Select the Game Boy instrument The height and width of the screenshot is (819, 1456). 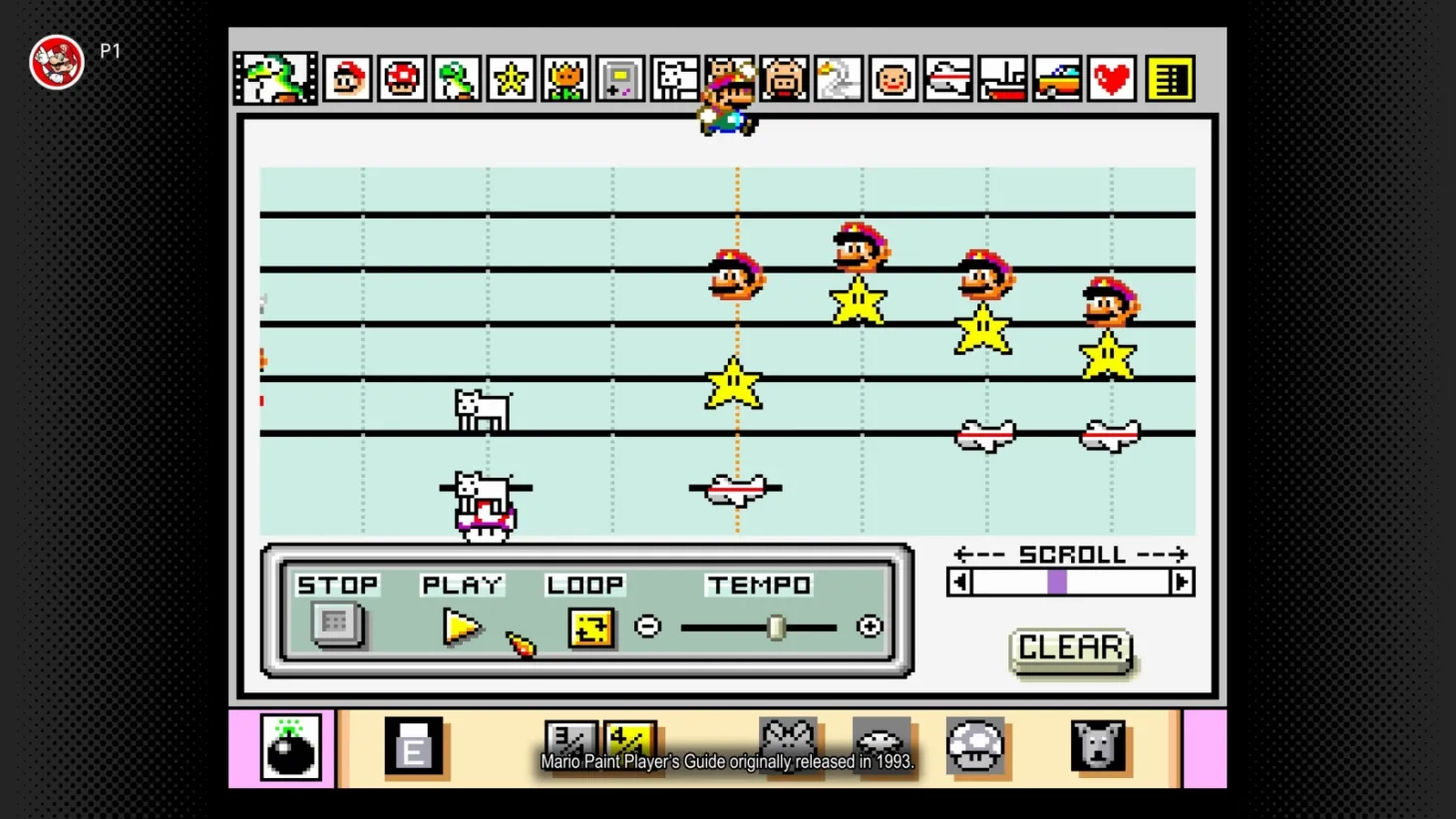(619, 79)
